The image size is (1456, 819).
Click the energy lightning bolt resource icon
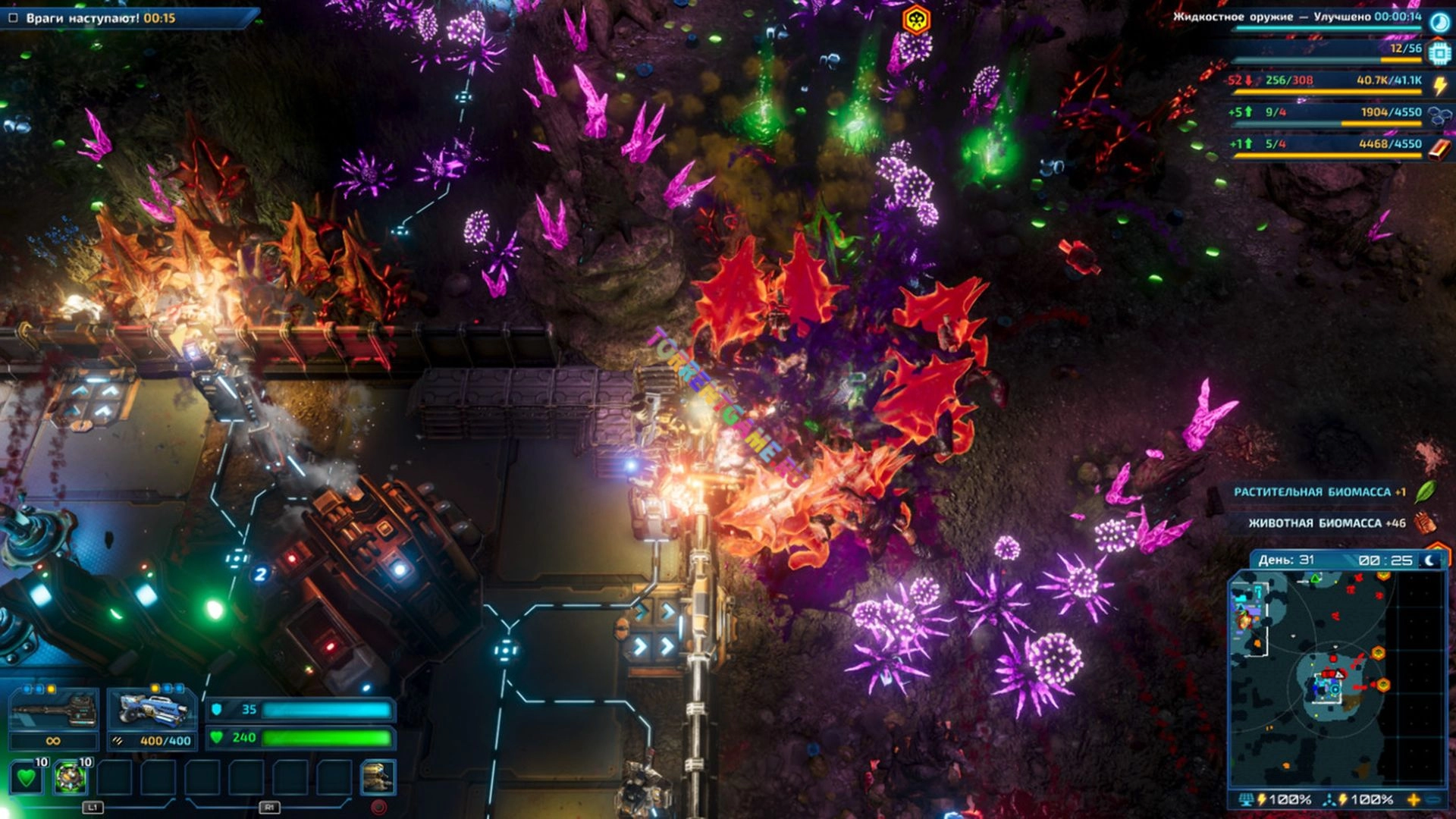tap(1439, 85)
